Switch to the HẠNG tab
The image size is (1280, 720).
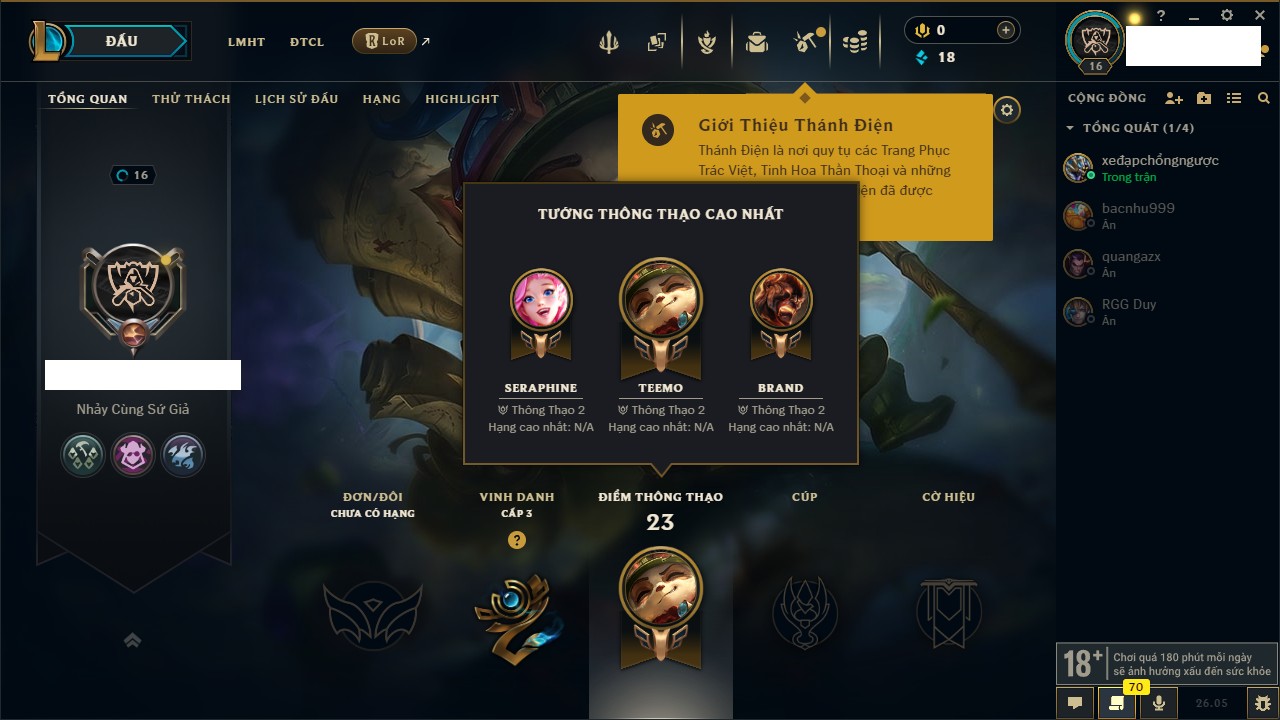pyautogui.click(x=381, y=99)
